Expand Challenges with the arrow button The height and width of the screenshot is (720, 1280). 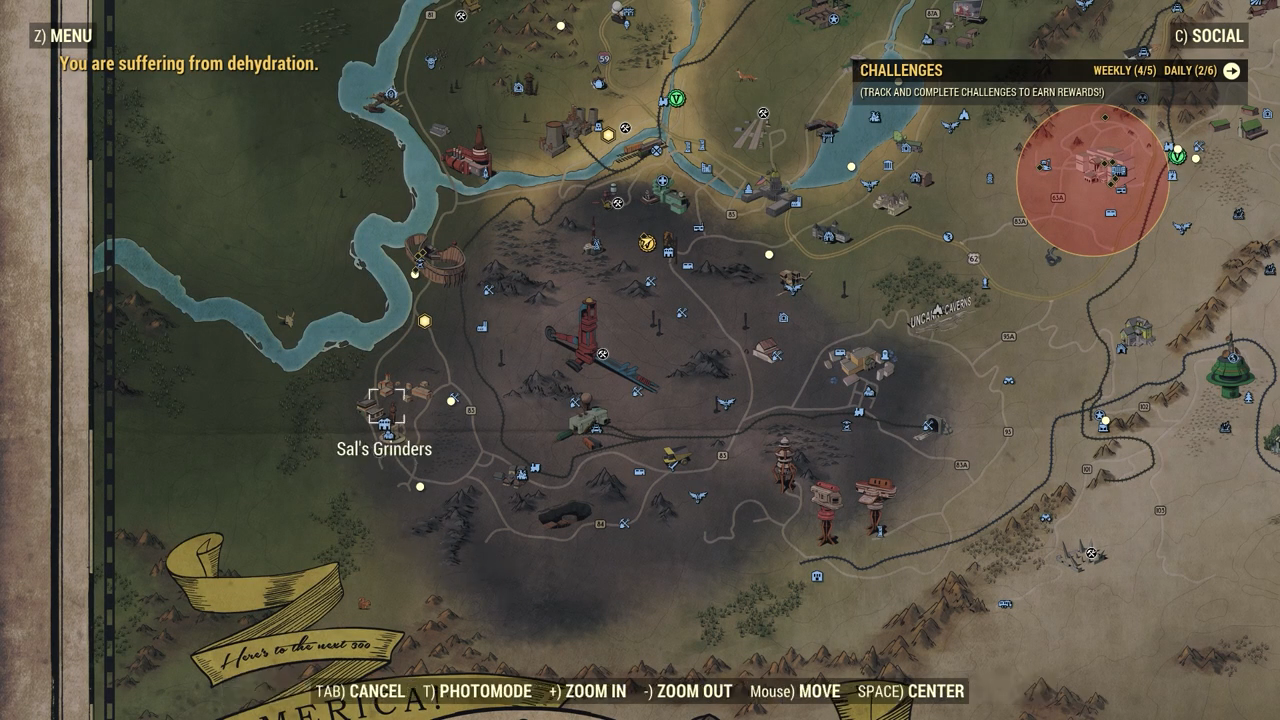click(1231, 71)
